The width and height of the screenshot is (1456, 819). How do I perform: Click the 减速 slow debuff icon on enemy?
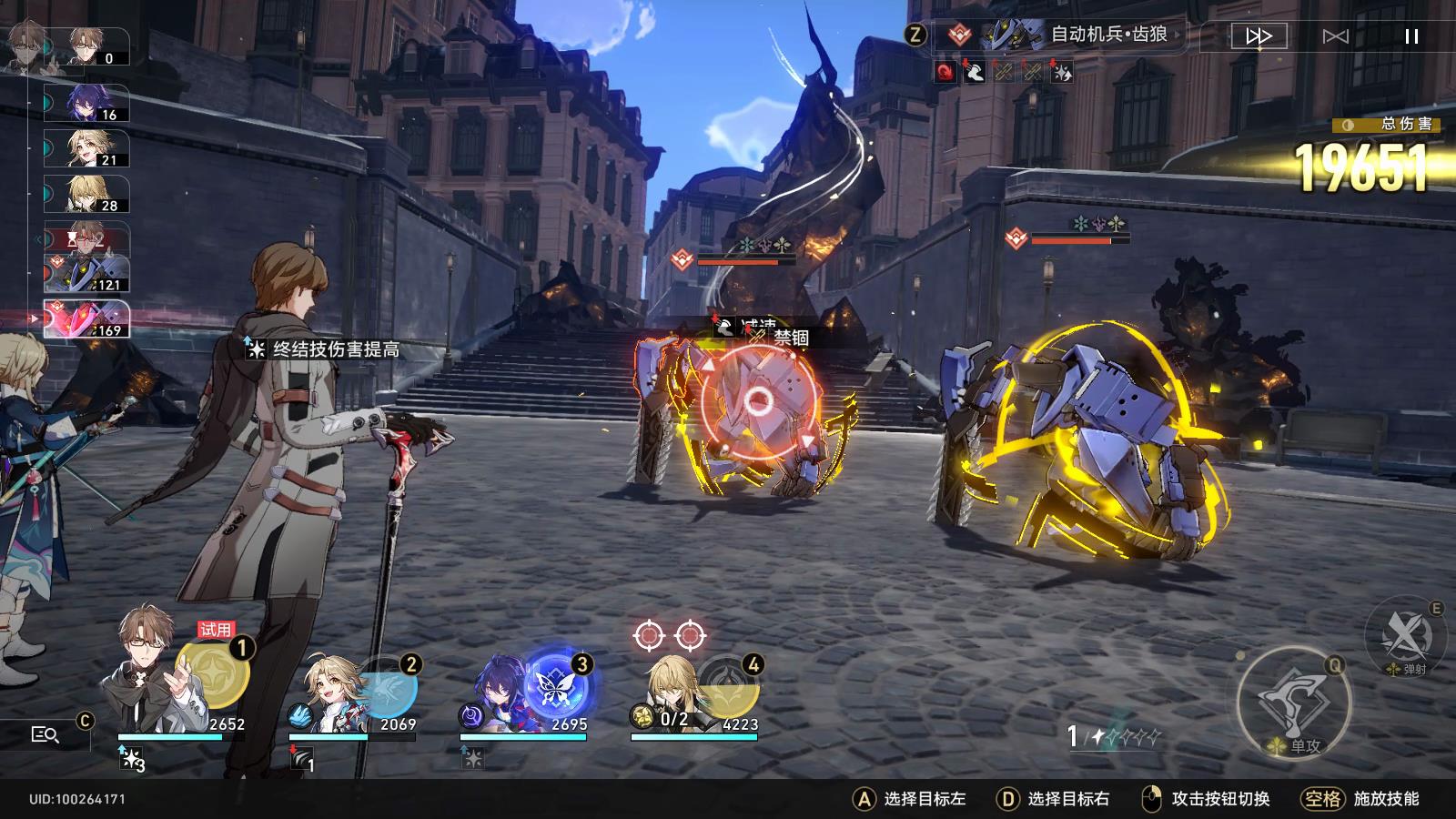tap(723, 324)
